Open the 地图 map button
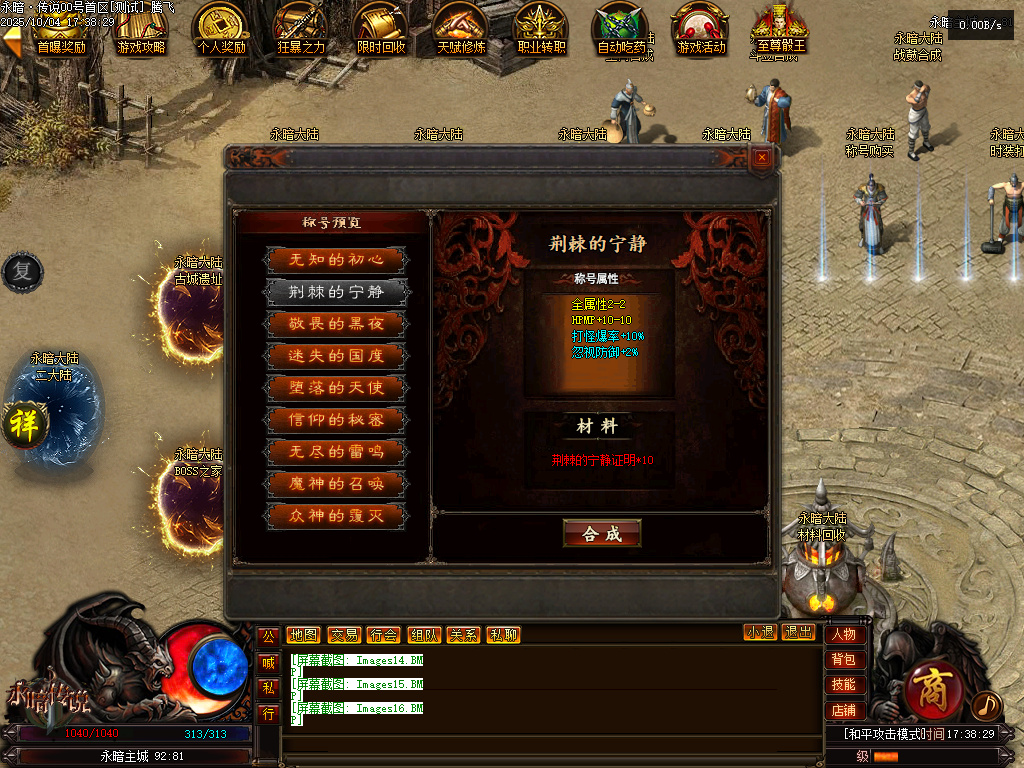The width and height of the screenshot is (1024, 768). click(303, 635)
